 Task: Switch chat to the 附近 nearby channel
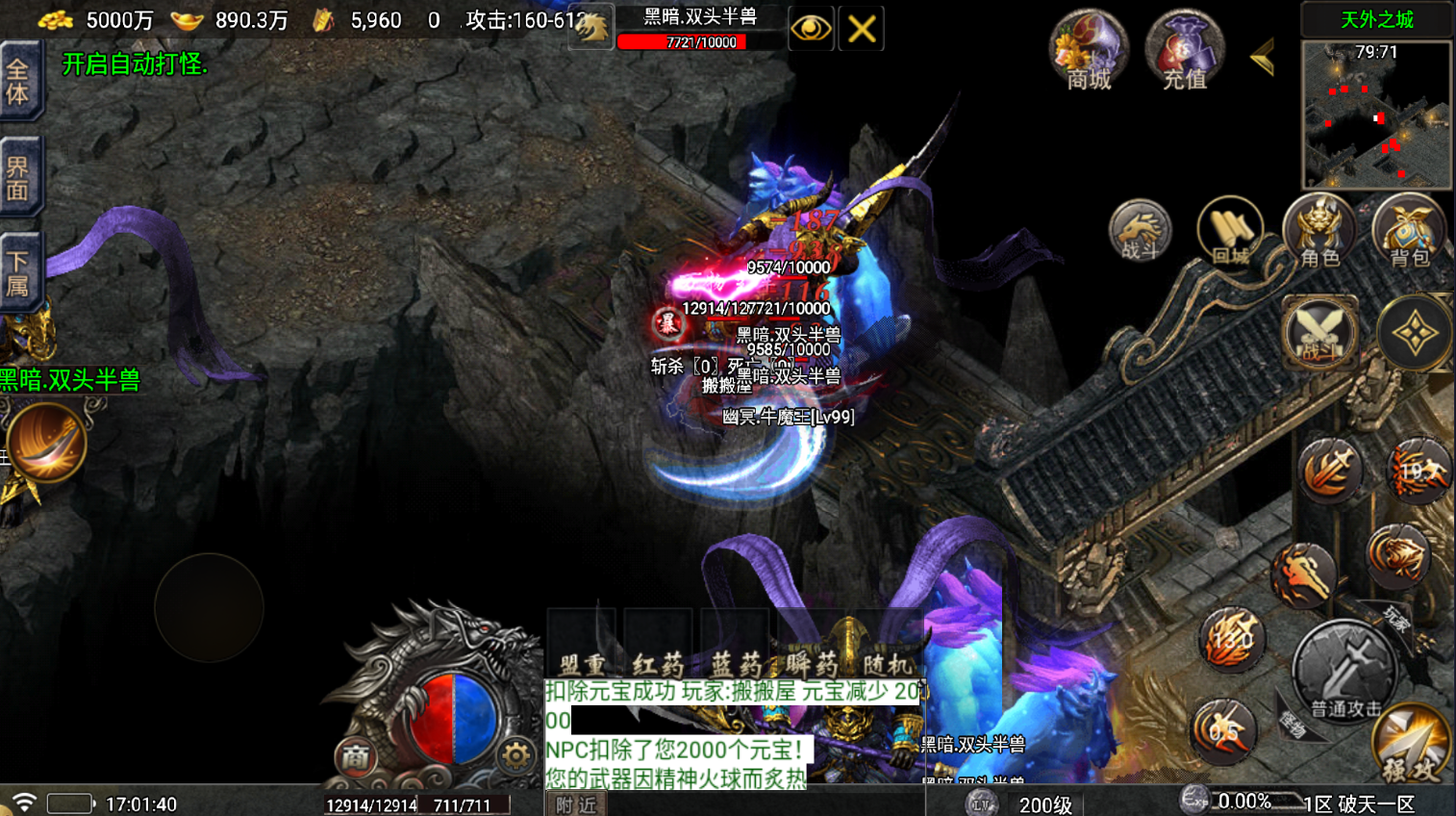[x=576, y=804]
